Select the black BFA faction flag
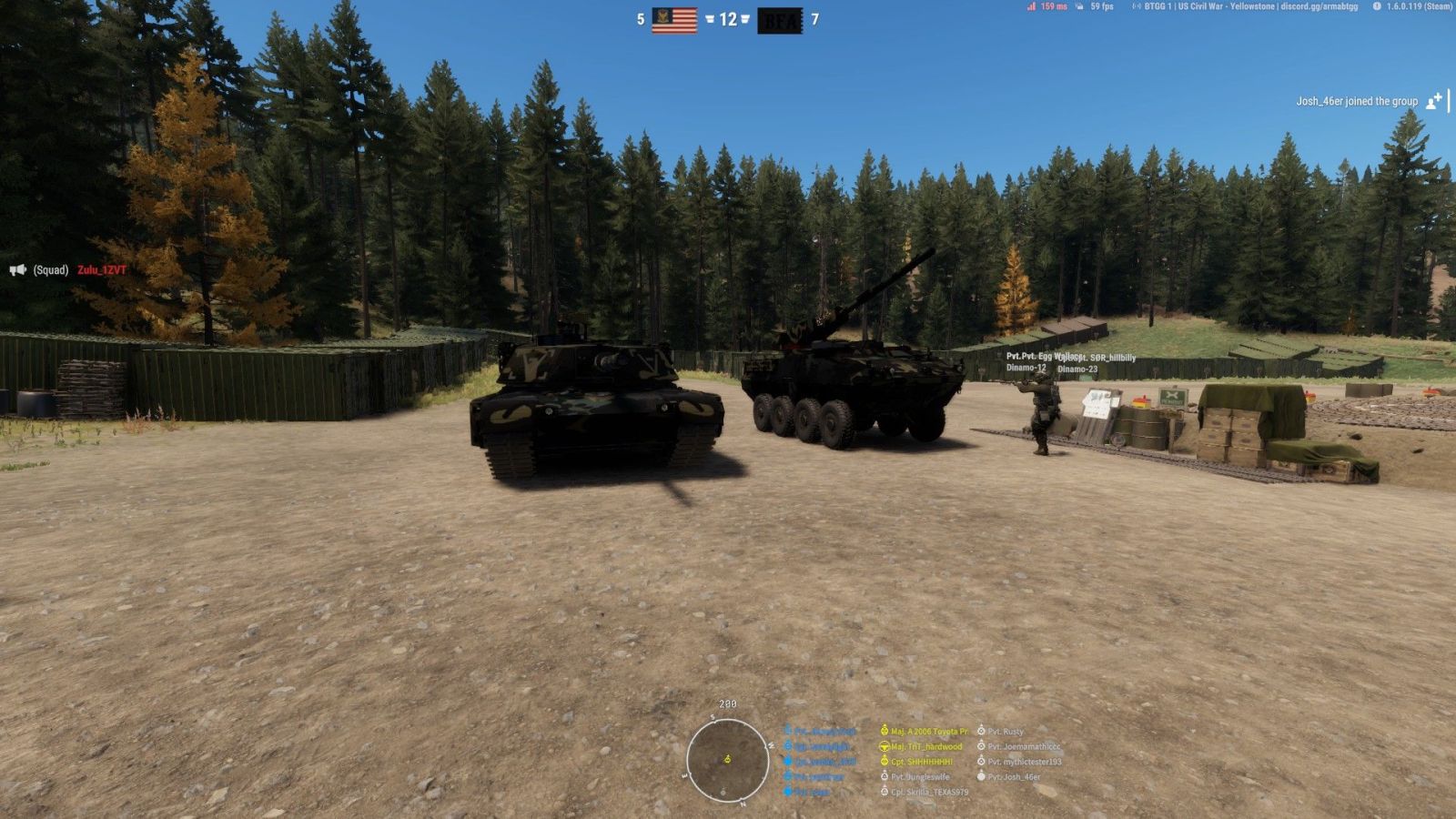The width and height of the screenshot is (1456, 819). (x=780, y=20)
